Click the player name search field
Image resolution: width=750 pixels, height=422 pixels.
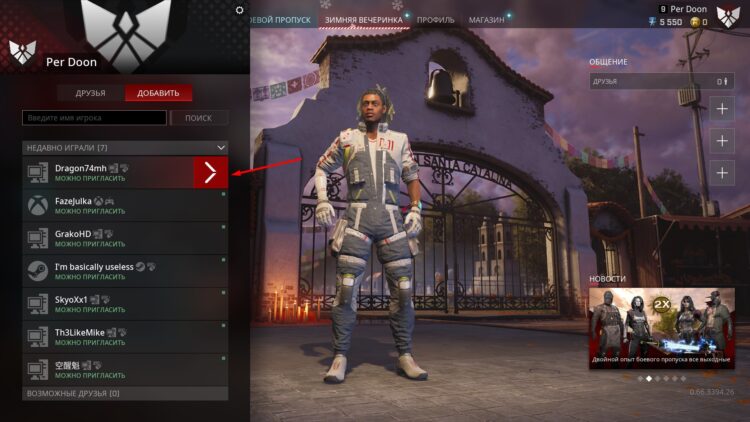coord(94,118)
